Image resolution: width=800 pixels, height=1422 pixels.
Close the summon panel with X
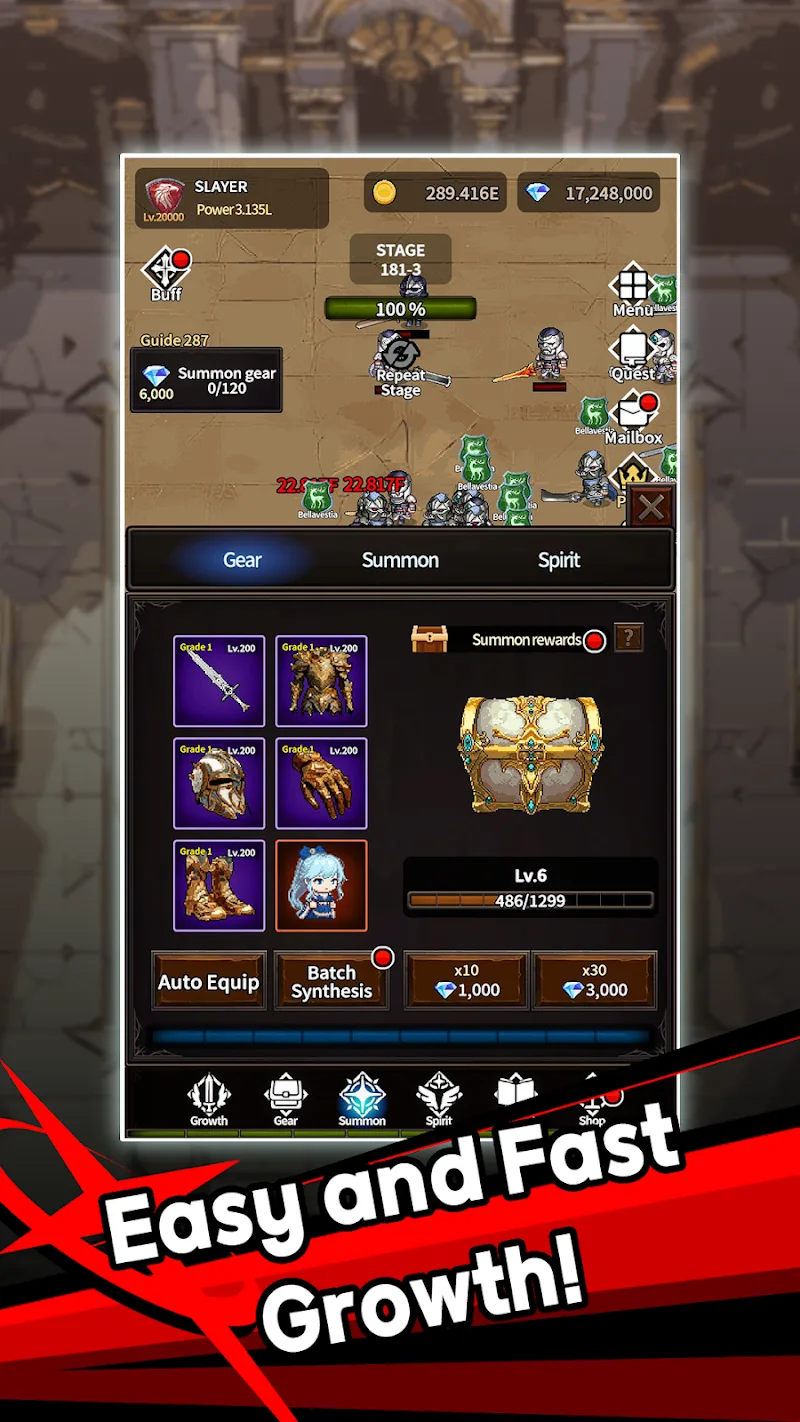coord(651,508)
